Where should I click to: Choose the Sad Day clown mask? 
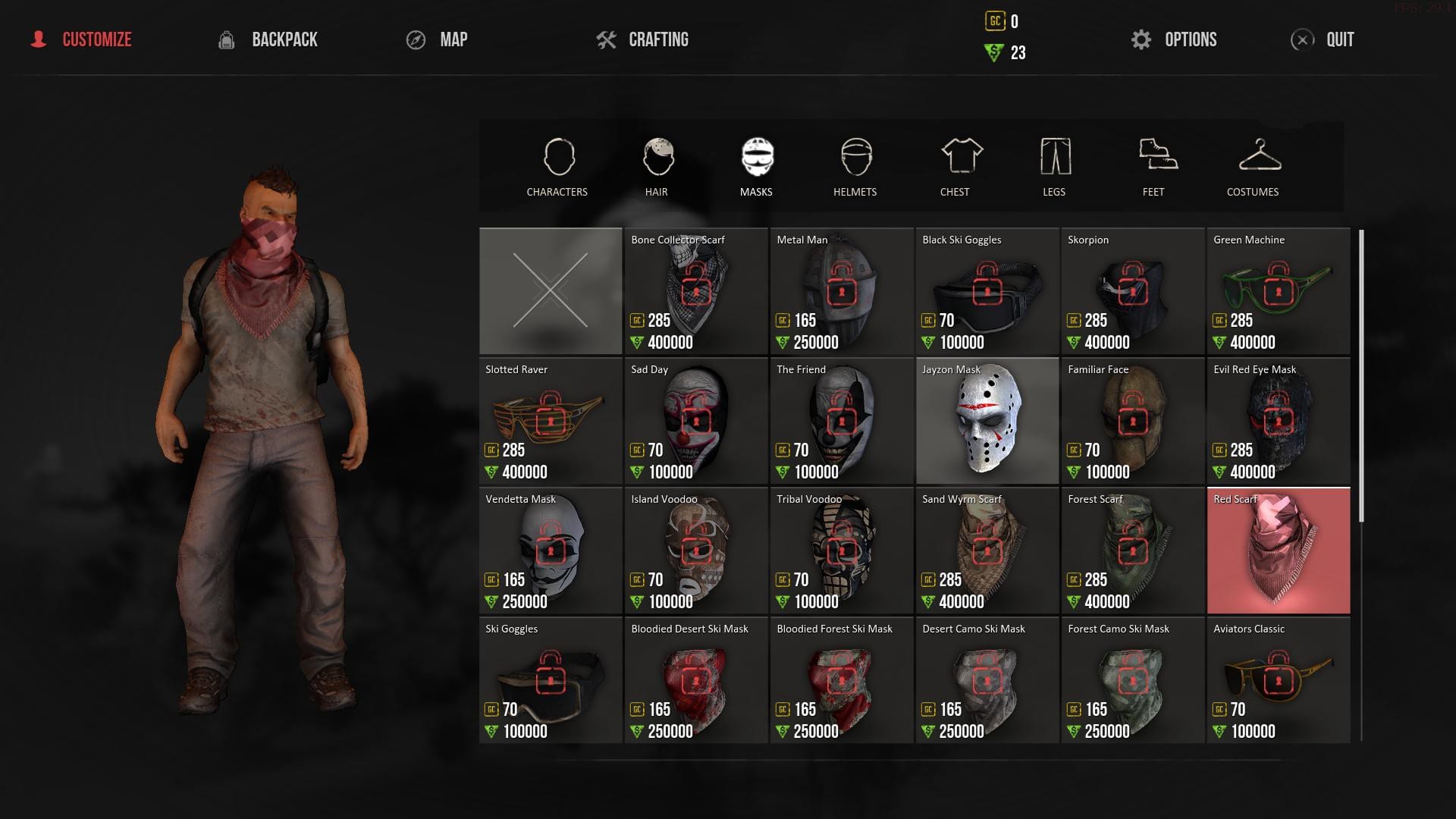click(696, 421)
